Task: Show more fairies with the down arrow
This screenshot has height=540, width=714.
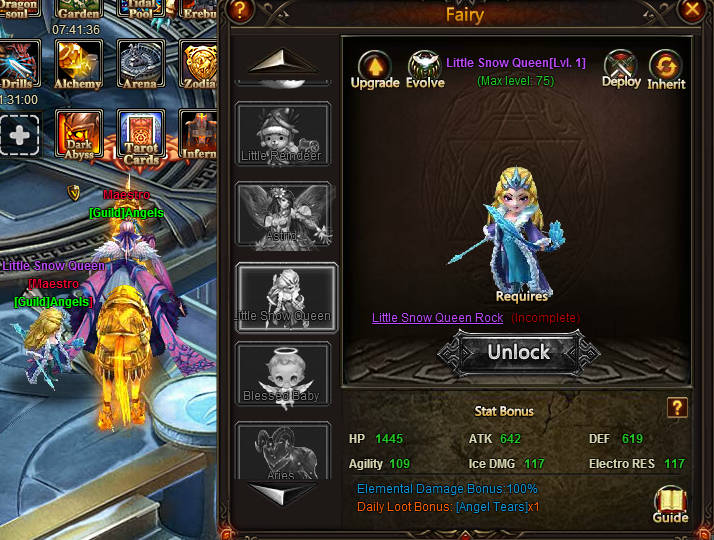Action: [283, 493]
